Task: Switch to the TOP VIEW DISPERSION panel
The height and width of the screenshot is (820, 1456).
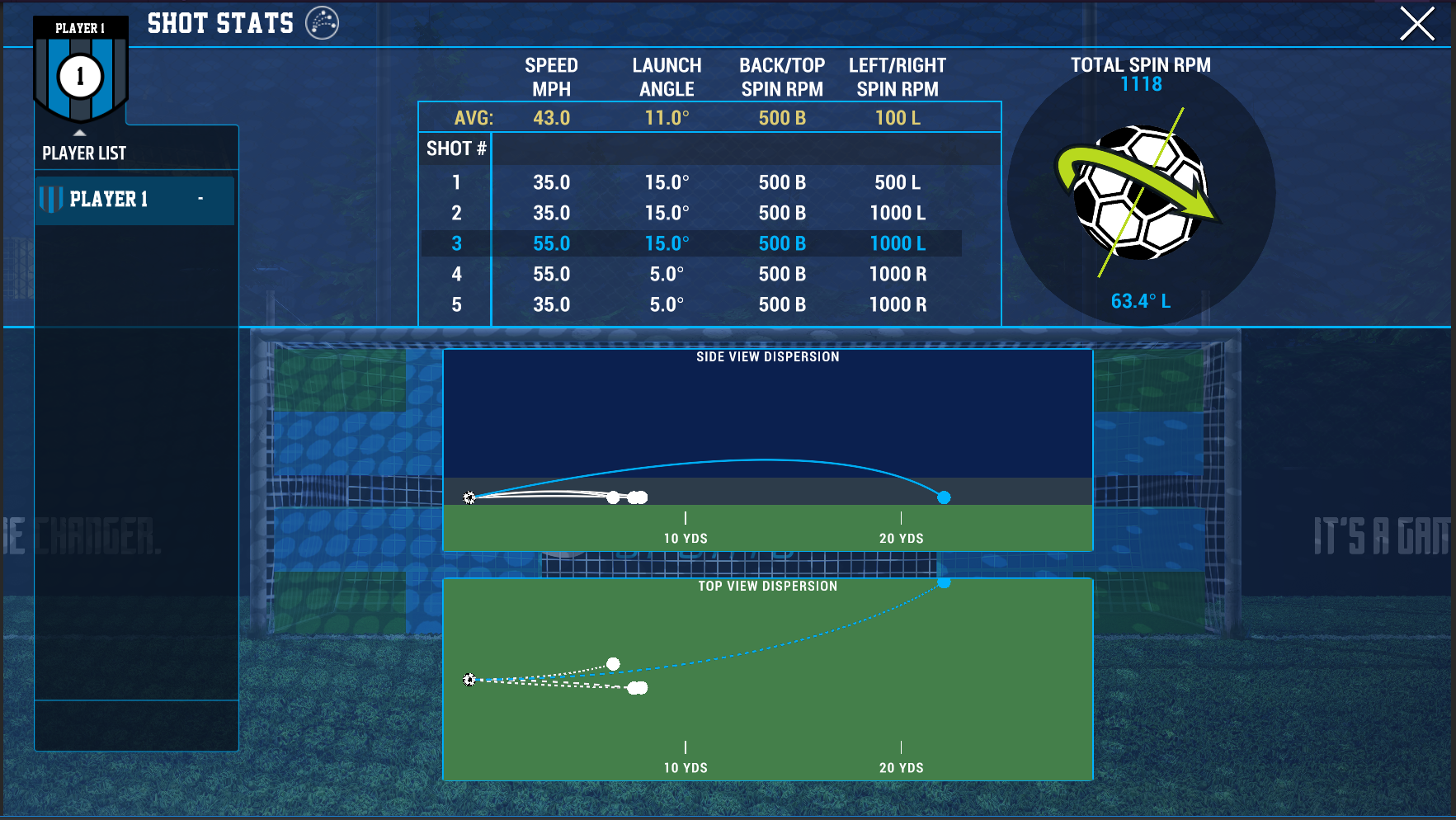Action: [767, 586]
